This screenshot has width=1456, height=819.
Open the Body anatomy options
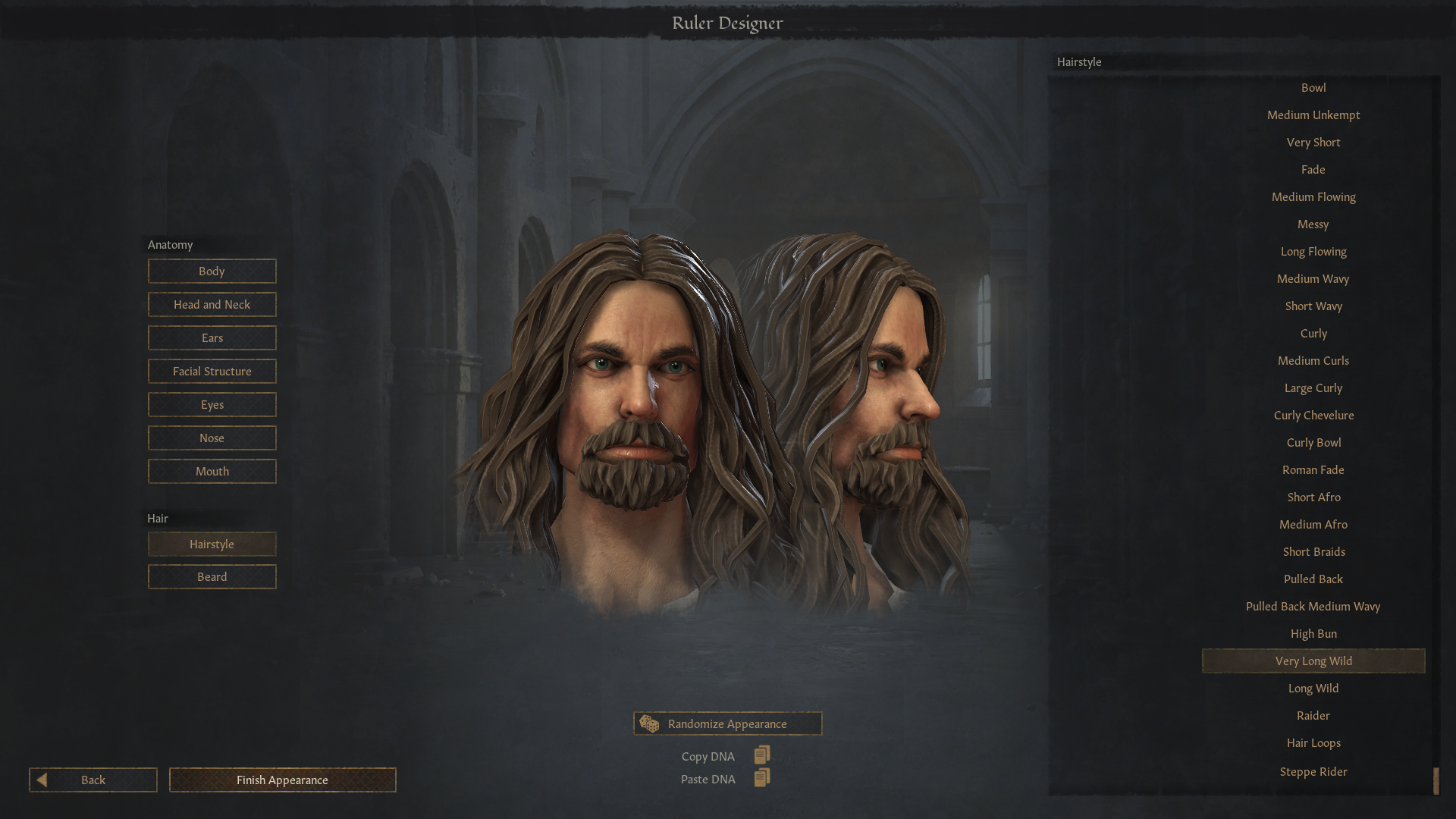[212, 271]
